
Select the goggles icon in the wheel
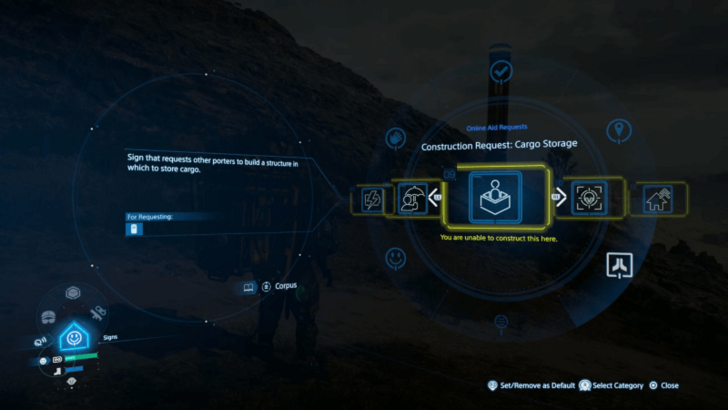click(47, 317)
